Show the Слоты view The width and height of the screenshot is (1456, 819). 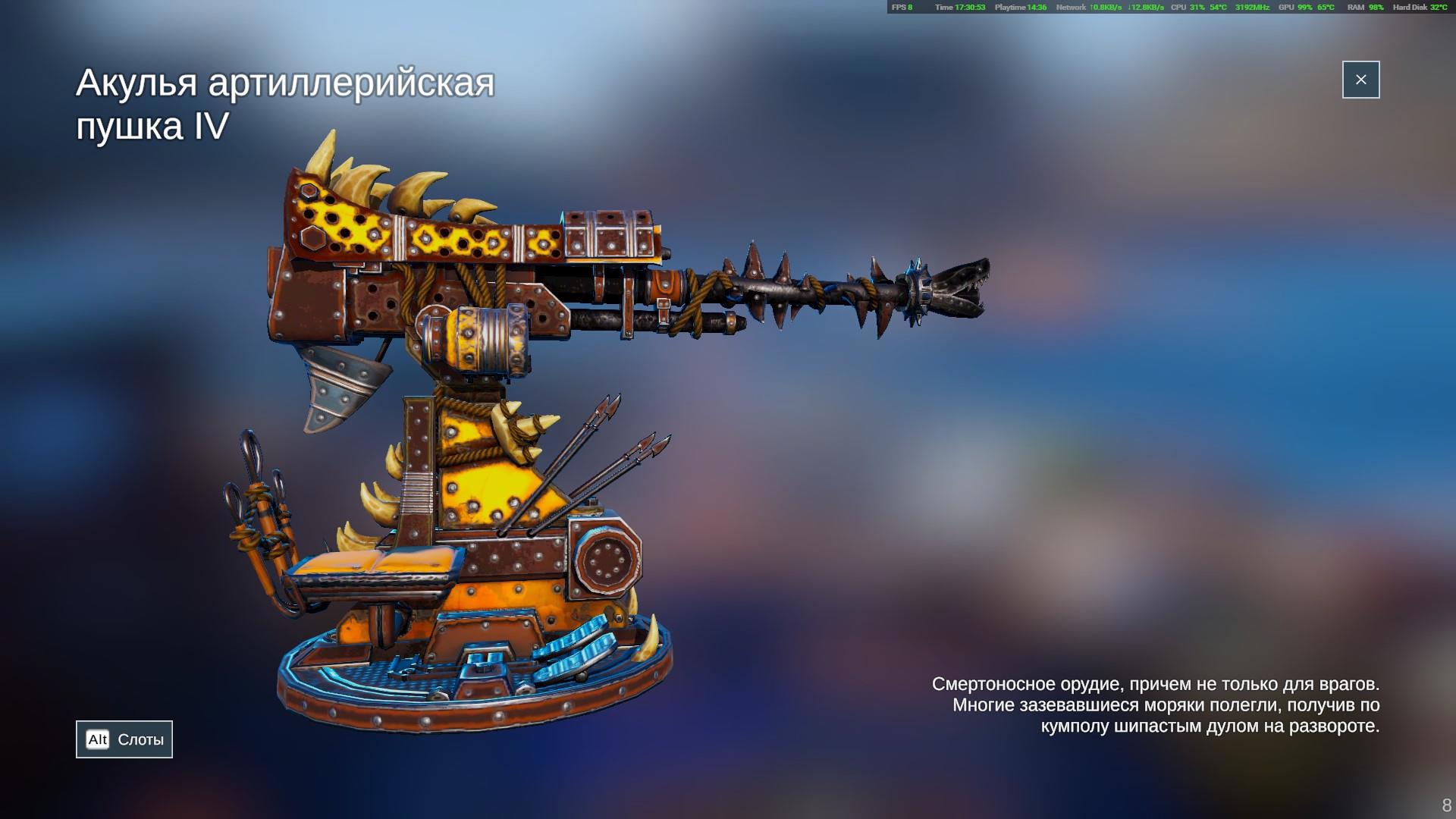coord(124,739)
